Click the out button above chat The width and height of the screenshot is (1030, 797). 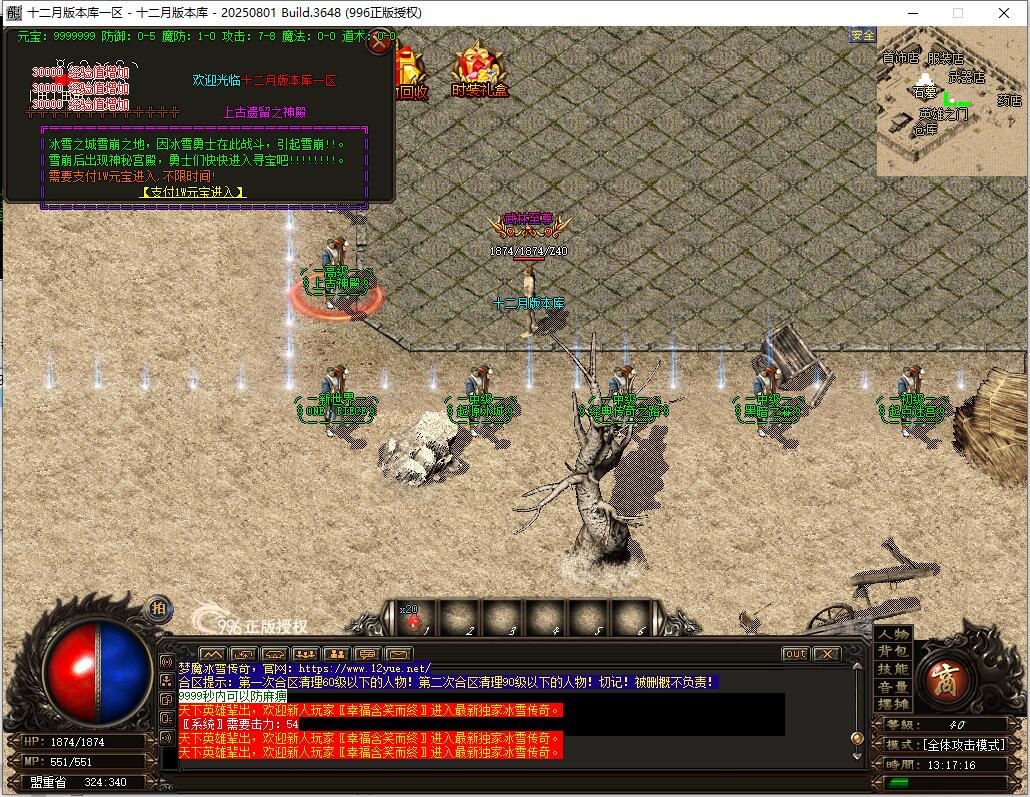pyautogui.click(x=795, y=654)
